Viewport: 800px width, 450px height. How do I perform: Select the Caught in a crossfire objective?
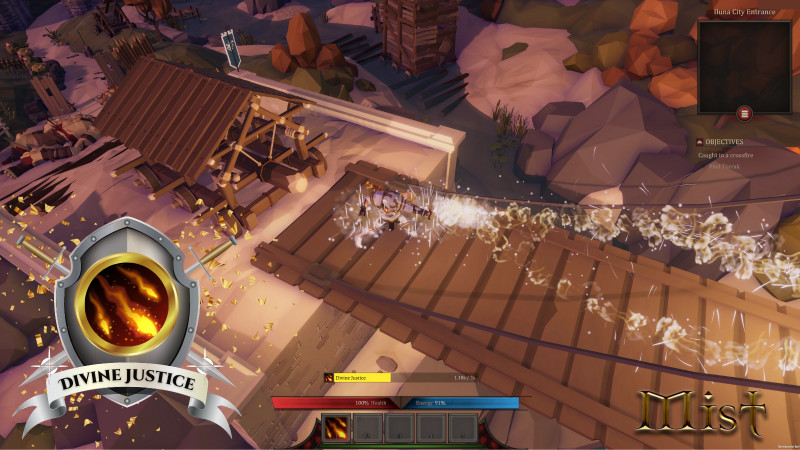click(x=729, y=155)
